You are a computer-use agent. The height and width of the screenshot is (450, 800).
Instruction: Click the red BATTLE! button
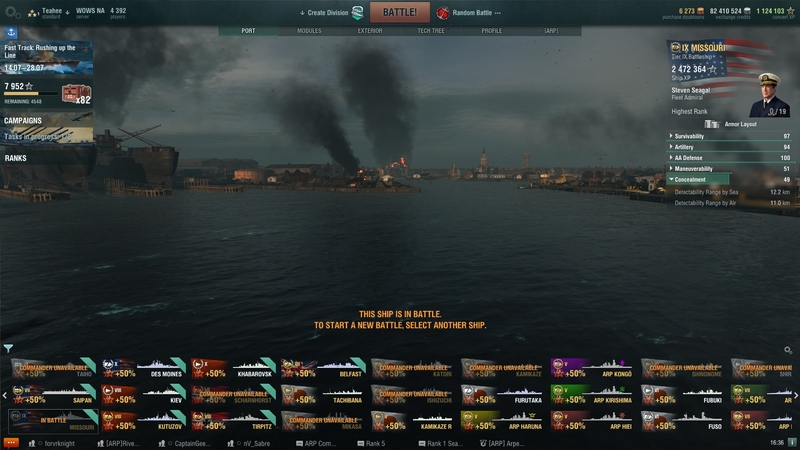click(x=399, y=12)
